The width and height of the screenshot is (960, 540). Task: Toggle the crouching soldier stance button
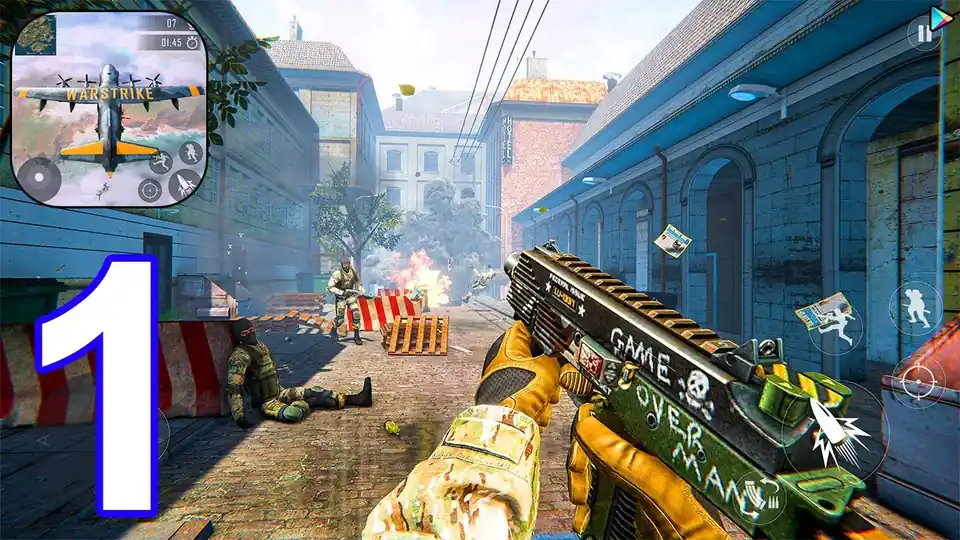(x=915, y=307)
